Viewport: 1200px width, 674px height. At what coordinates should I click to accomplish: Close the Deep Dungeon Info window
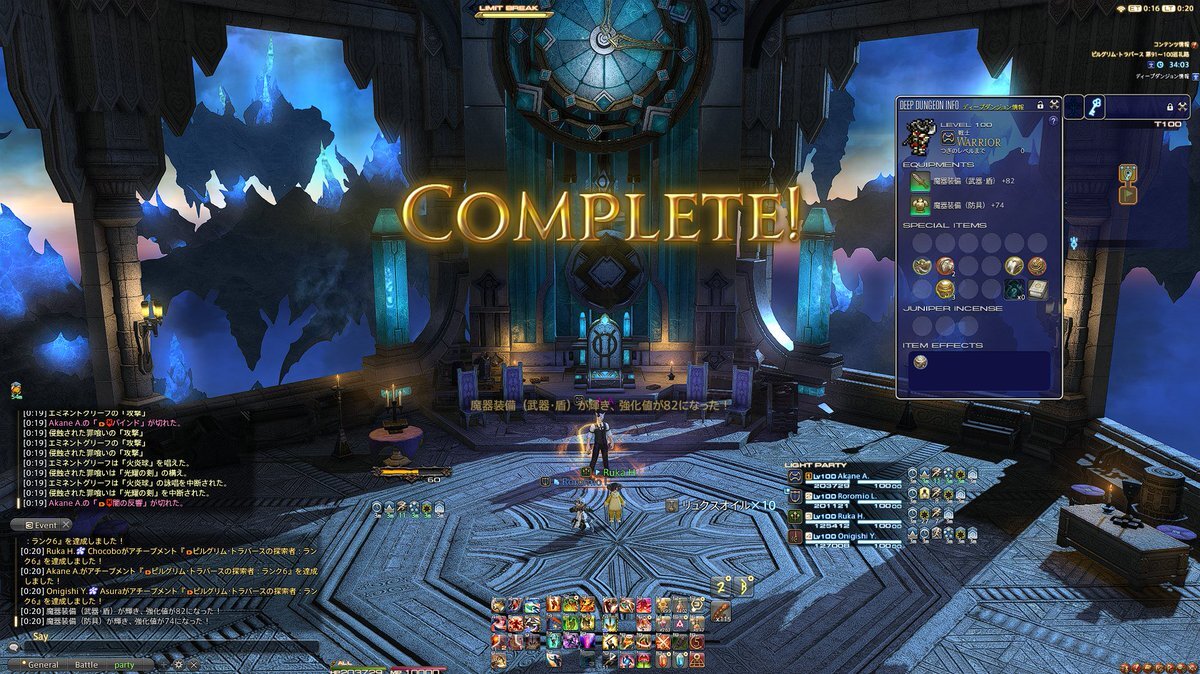[1055, 104]
